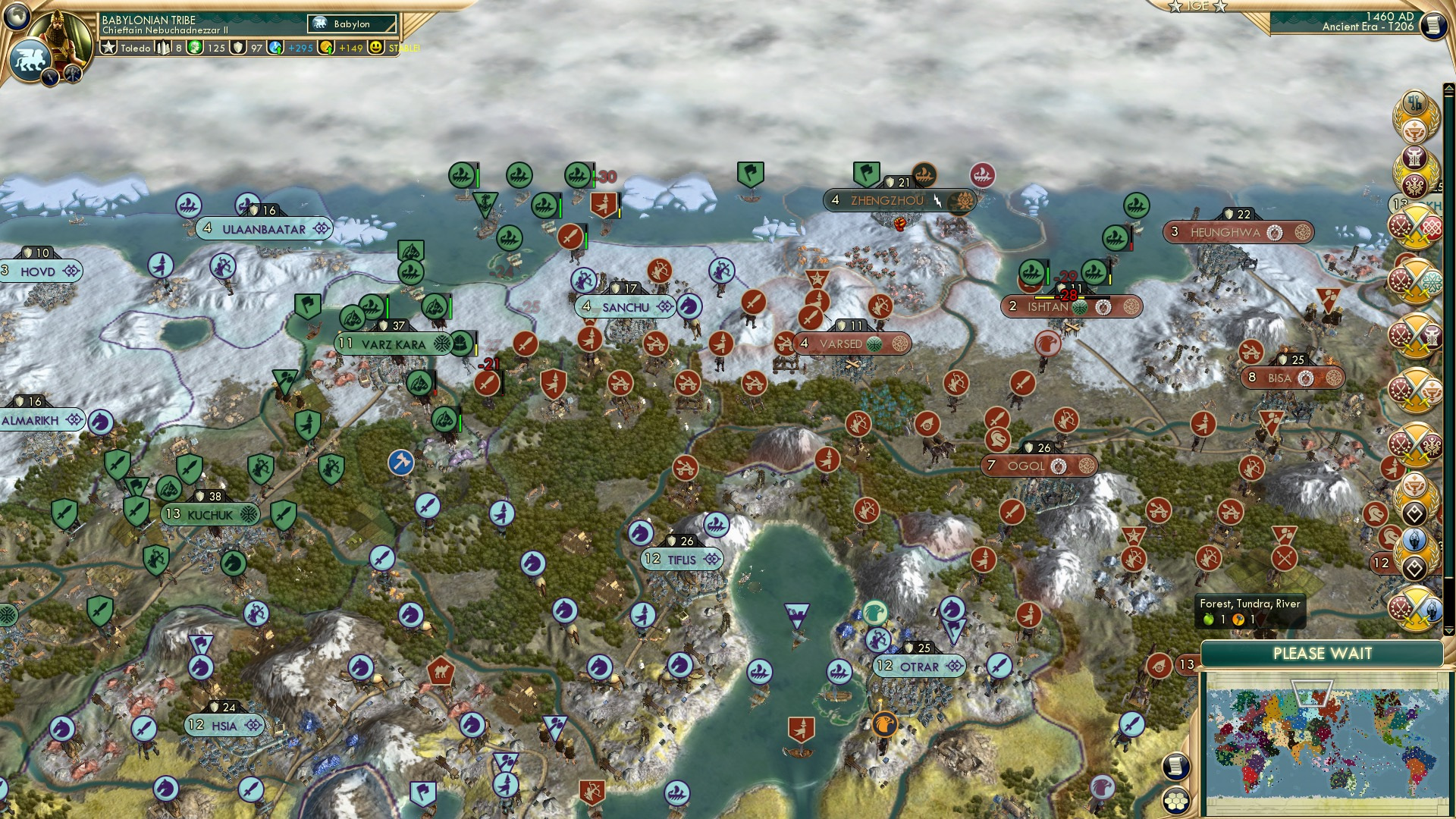
Task: Open the KUCHUK city banner
Action: [x=209, y=513]
